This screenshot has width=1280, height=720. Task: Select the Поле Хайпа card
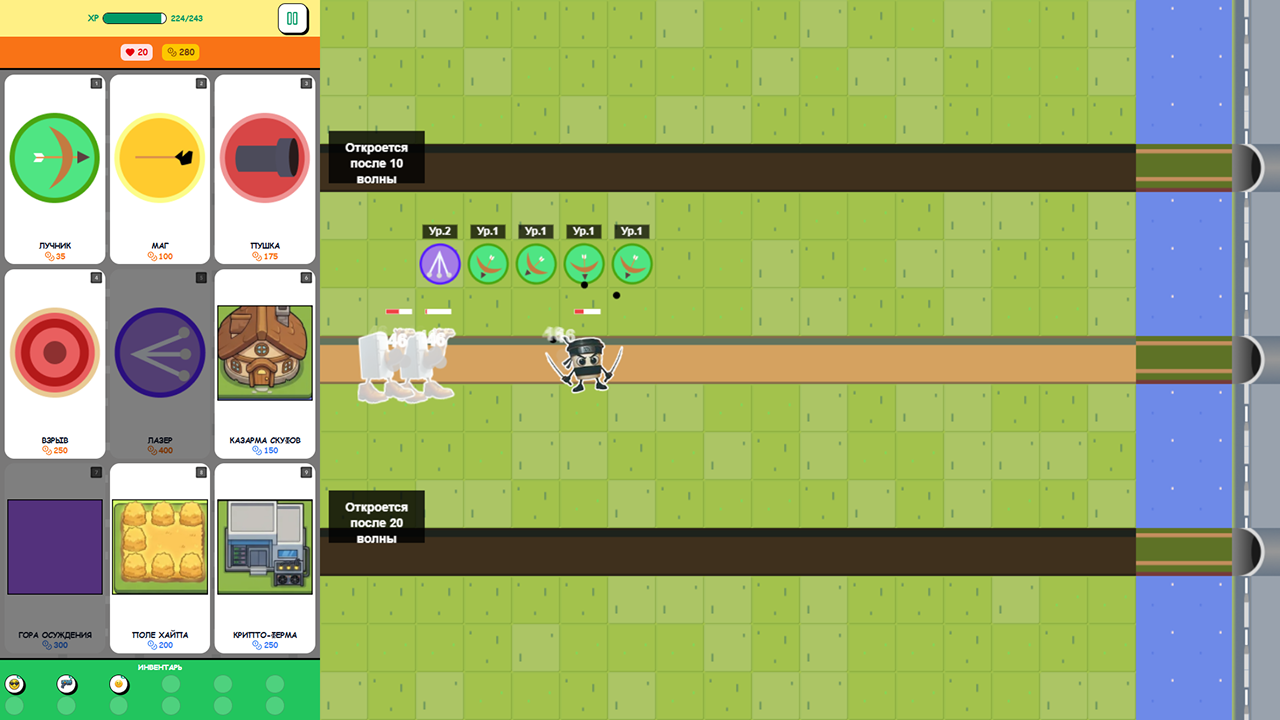pyautogui.click(x=159, y=546)
